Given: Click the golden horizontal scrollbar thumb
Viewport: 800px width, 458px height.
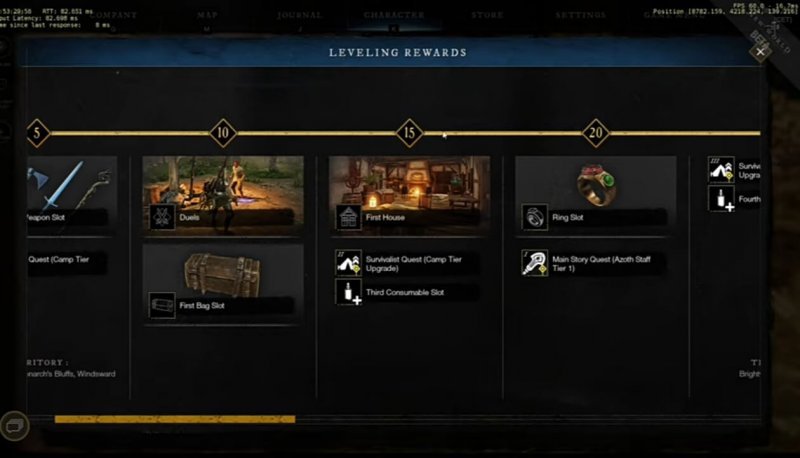Looking at the screenshot, I should click(174, 419).
